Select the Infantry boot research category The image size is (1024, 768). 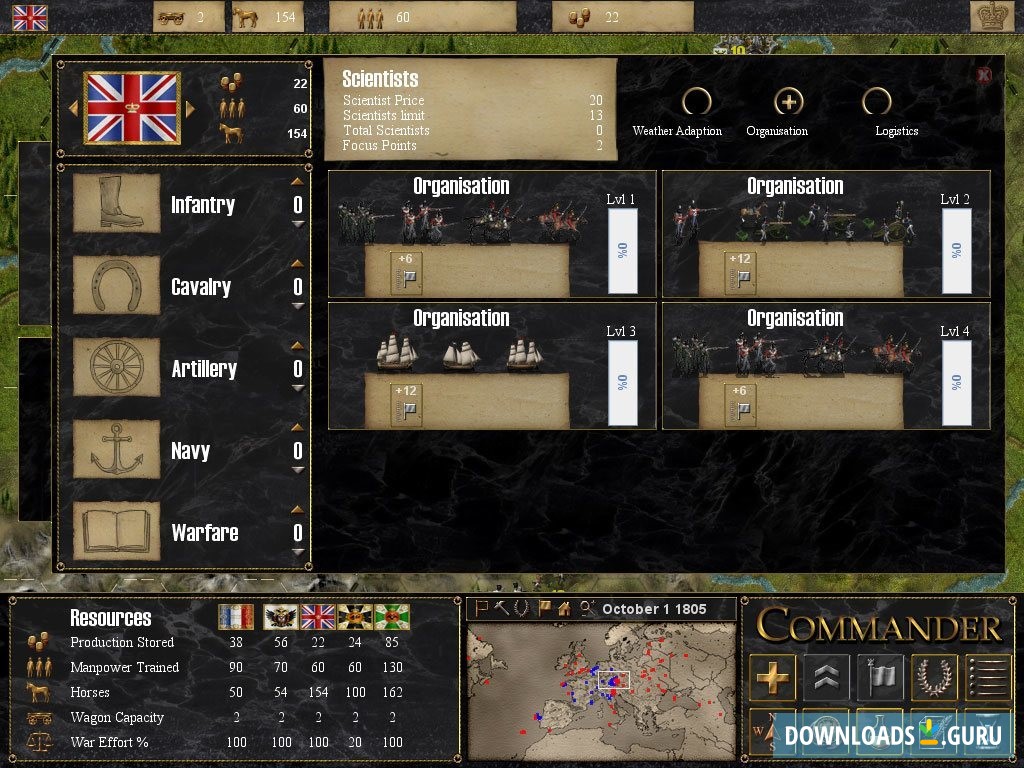pos(116,205)
